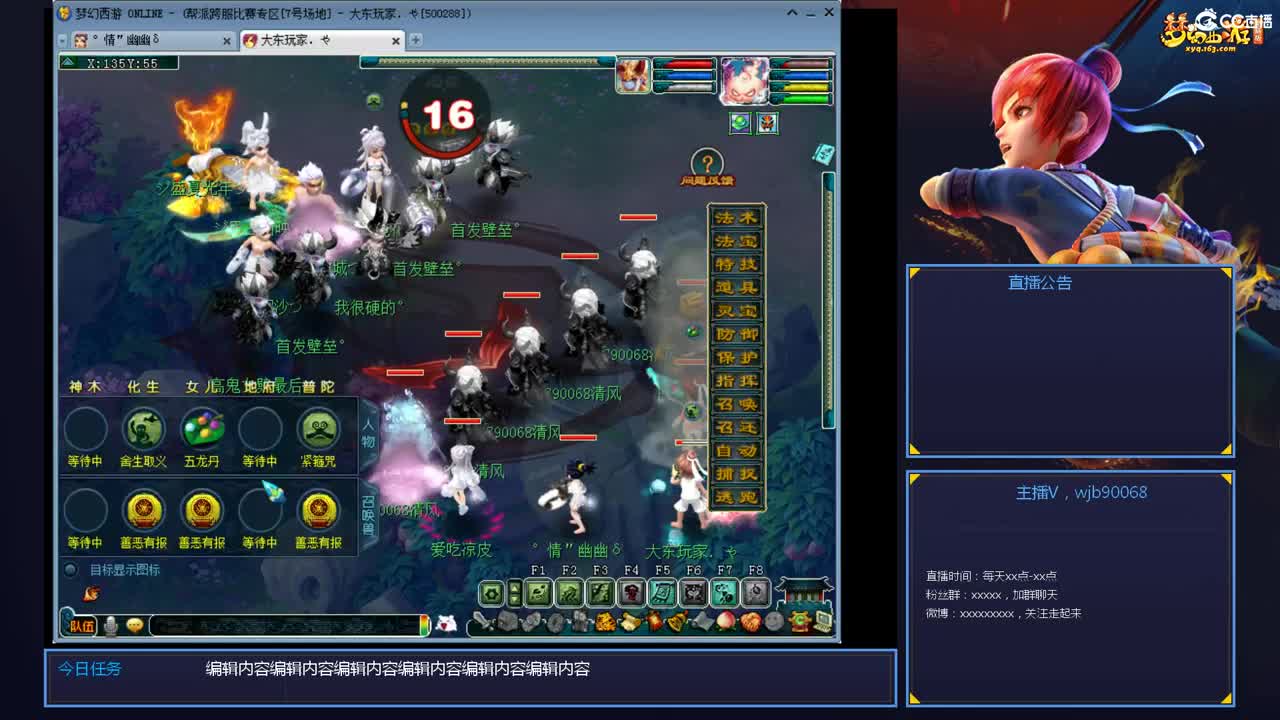The image size is (1280, 720).
Task: Toggle 自动 auto-battle mode
Action: tap(735, 449)
